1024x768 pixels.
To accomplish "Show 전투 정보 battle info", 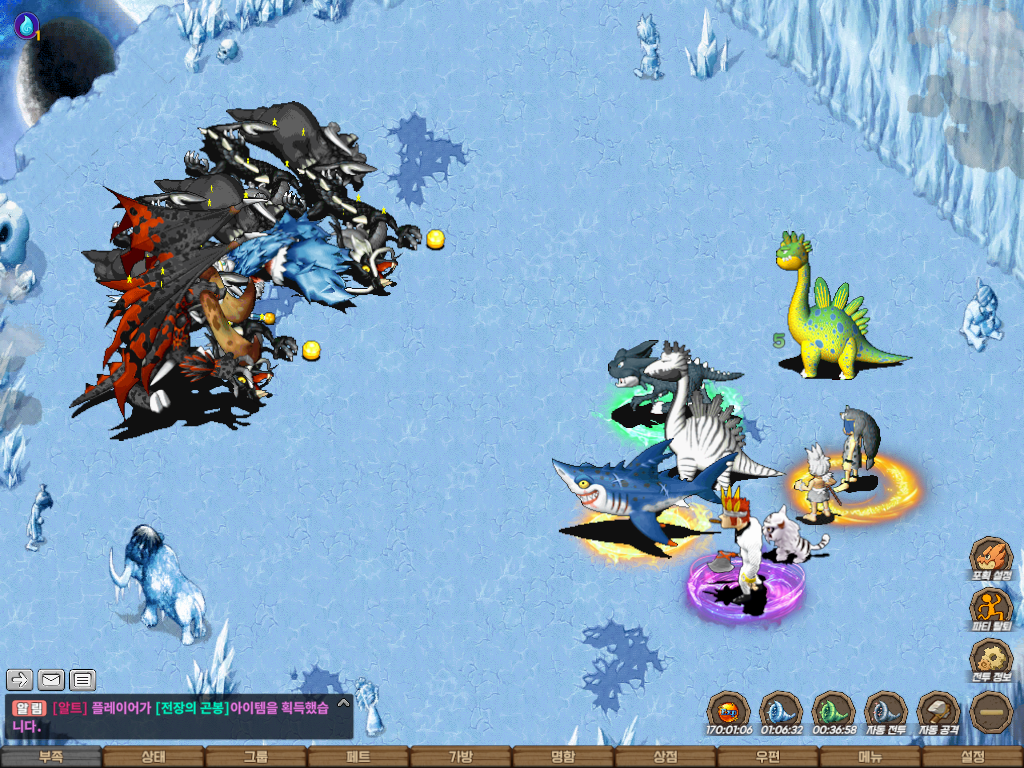I will tap(991, 660).
